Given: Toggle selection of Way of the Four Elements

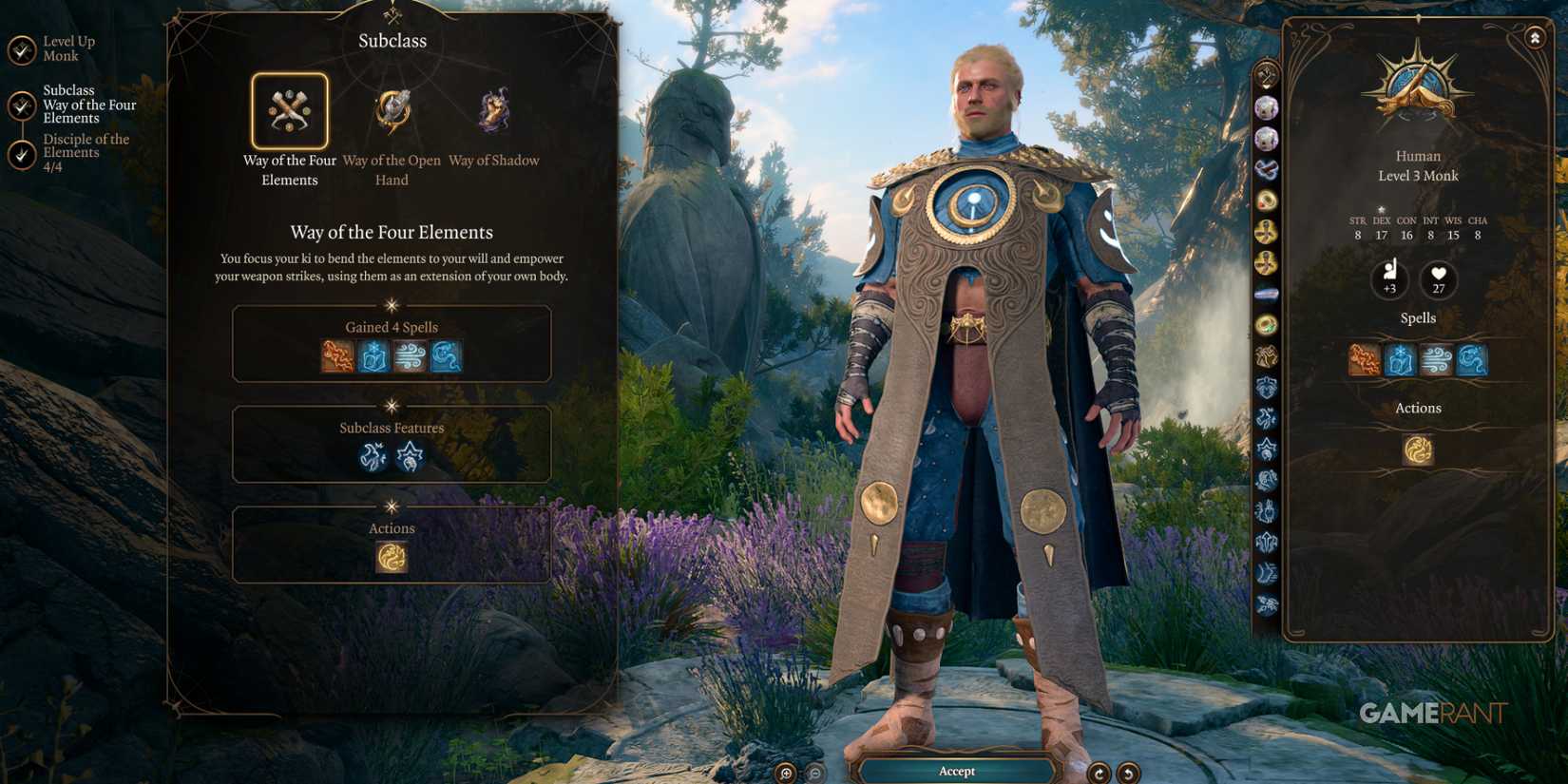Looking at the screenshot, I should click(x=290, y=111).
